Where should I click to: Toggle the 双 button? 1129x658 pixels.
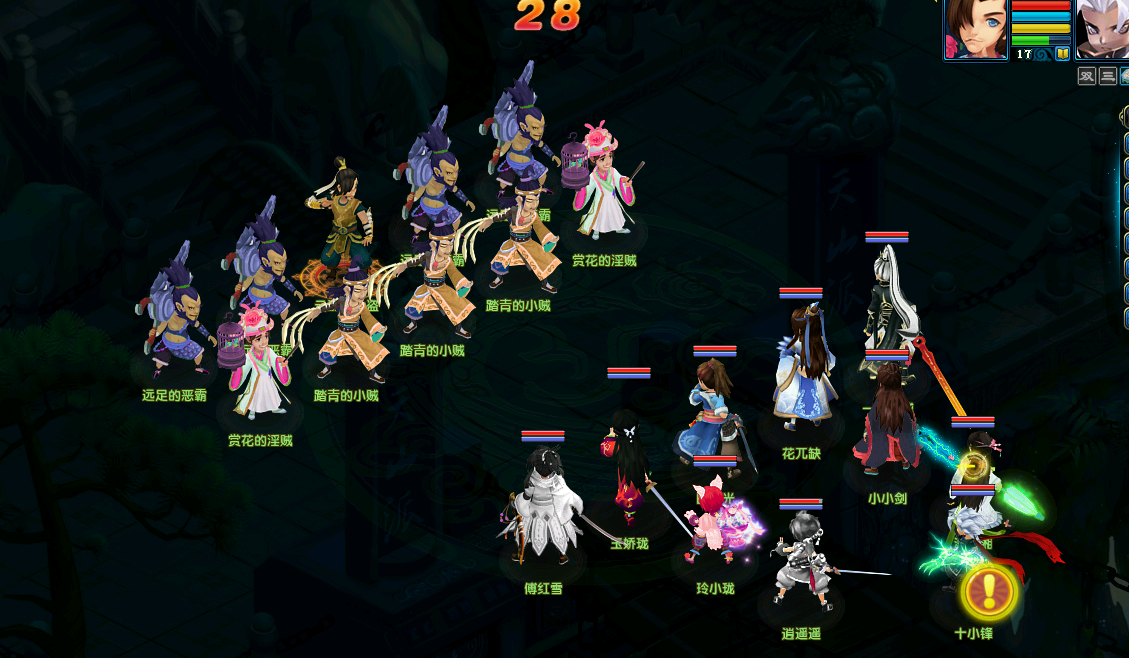coord(1087,76)
